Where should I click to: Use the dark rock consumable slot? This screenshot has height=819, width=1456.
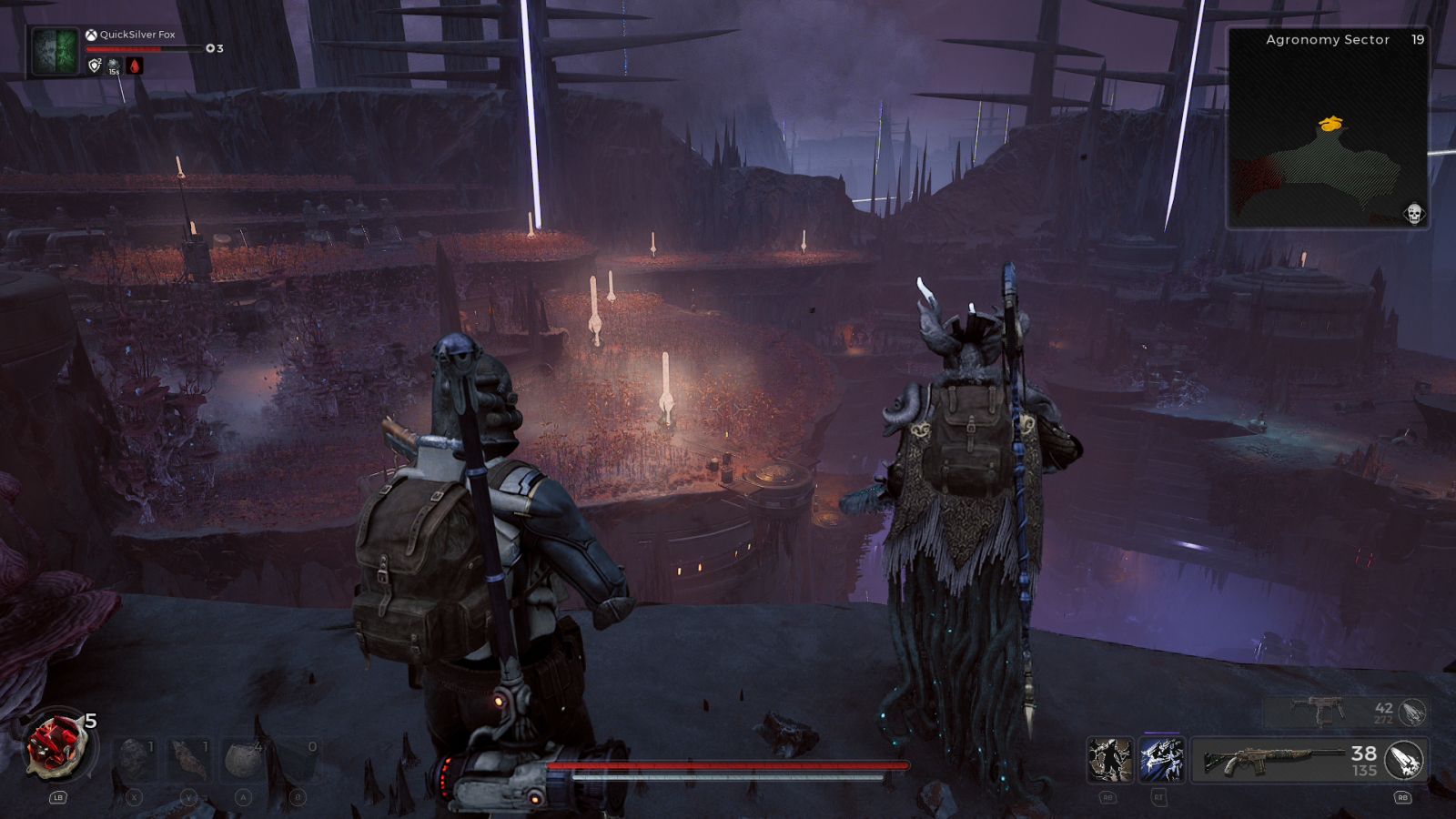click(x=135, y=759)
